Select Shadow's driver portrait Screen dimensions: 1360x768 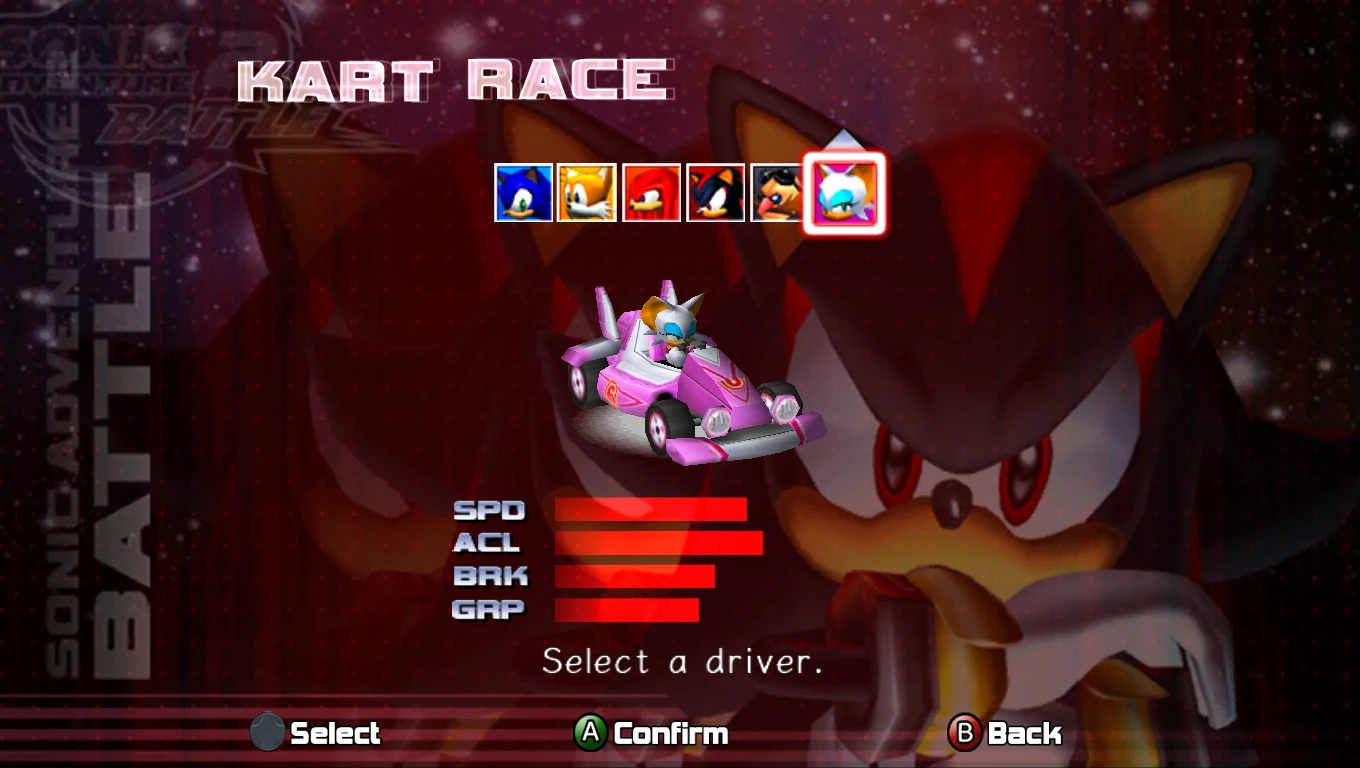click(715, 193)
